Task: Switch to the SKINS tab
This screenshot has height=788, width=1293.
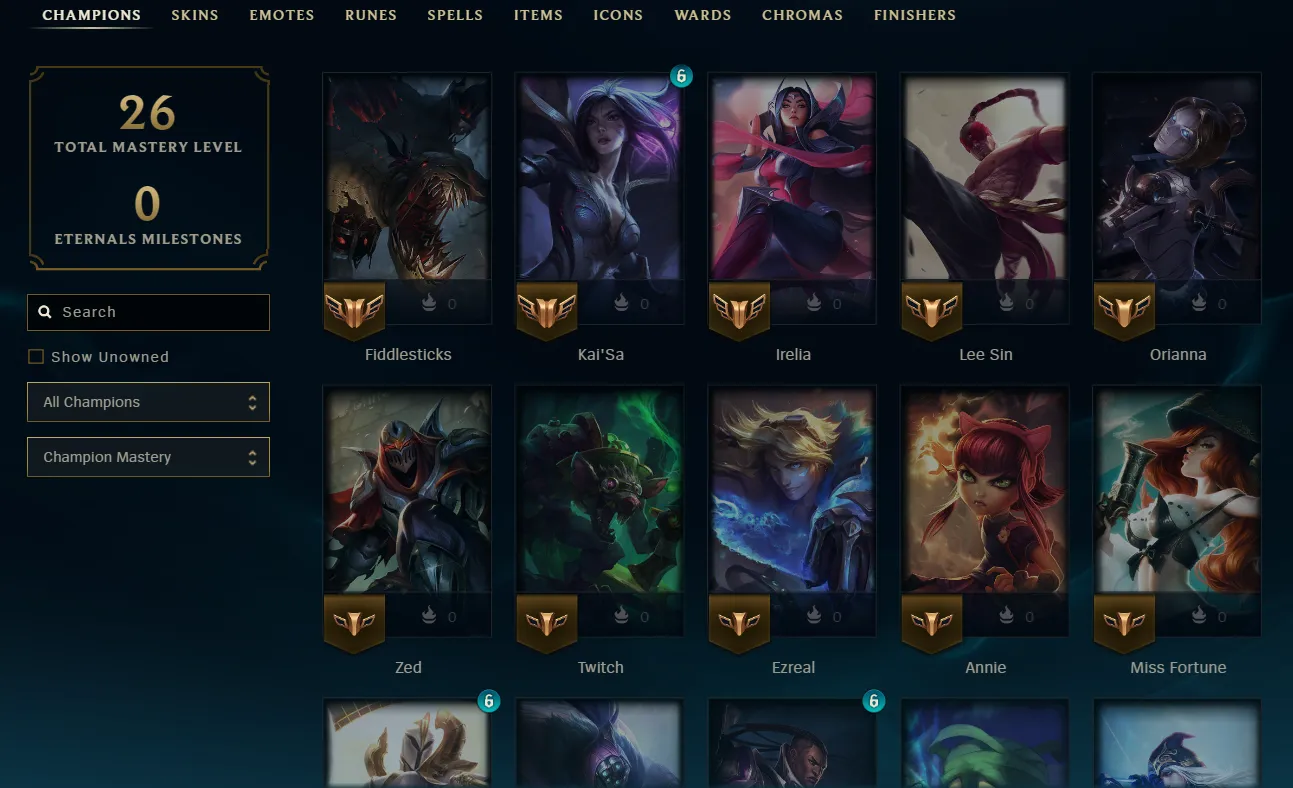Action: (195, 15)
